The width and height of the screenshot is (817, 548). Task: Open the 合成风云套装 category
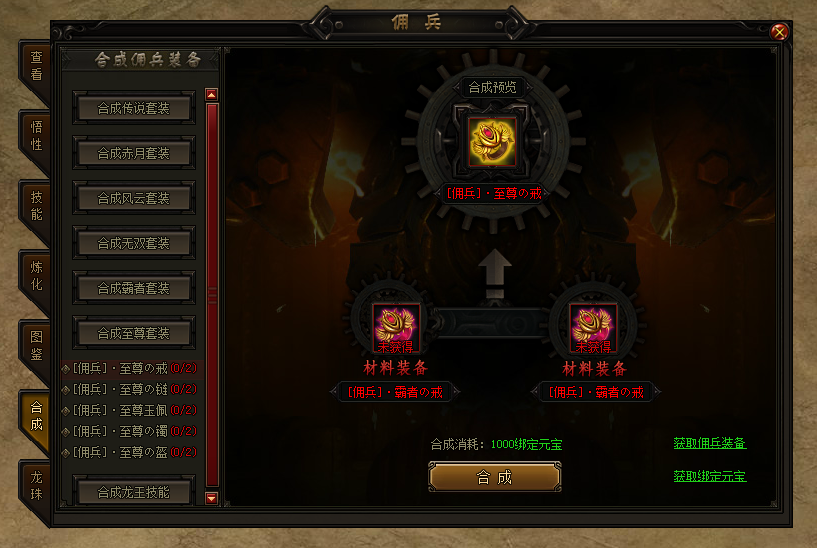tap(133, 198)
